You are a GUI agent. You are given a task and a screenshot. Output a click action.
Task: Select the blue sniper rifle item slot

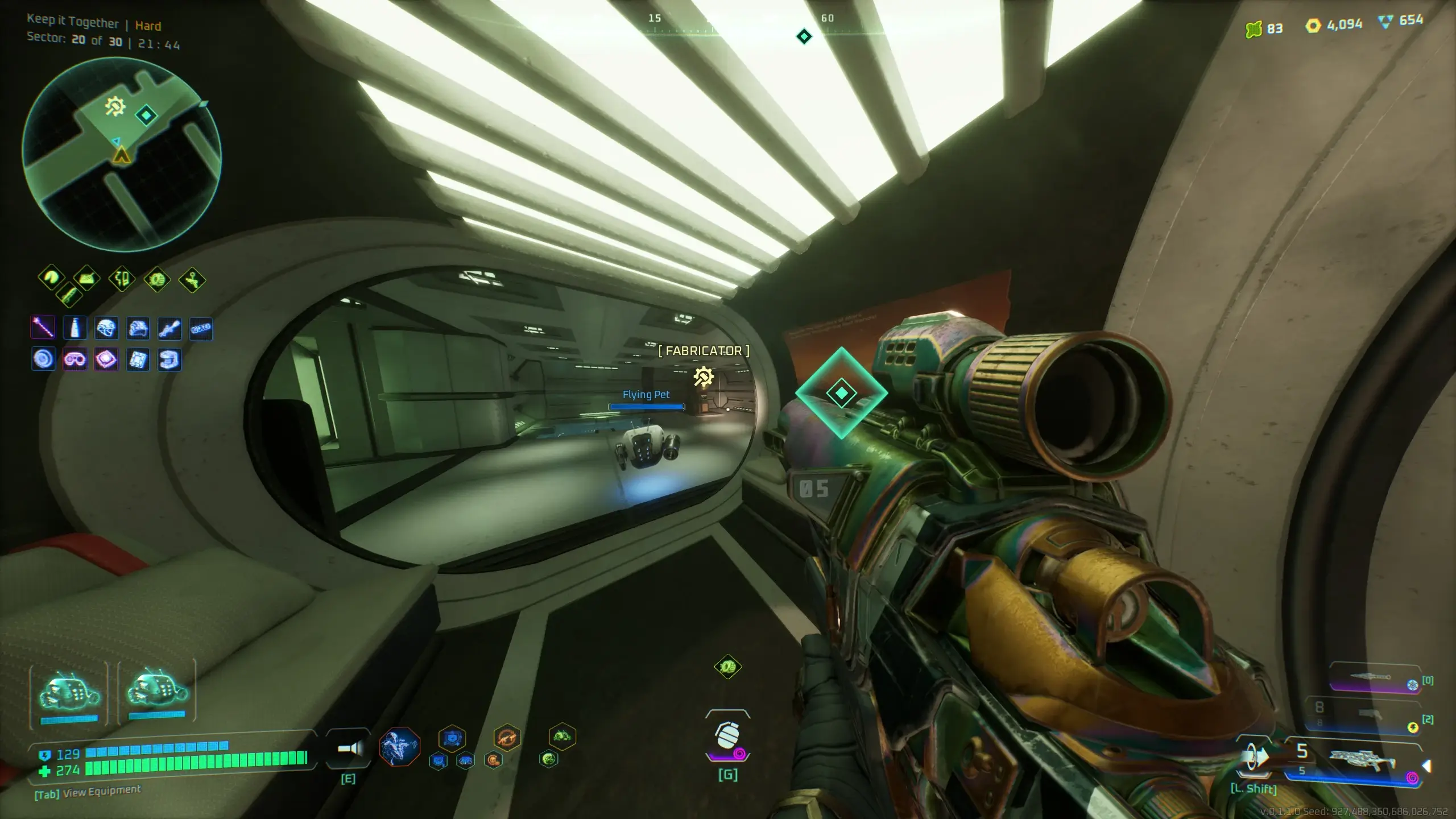169,328
